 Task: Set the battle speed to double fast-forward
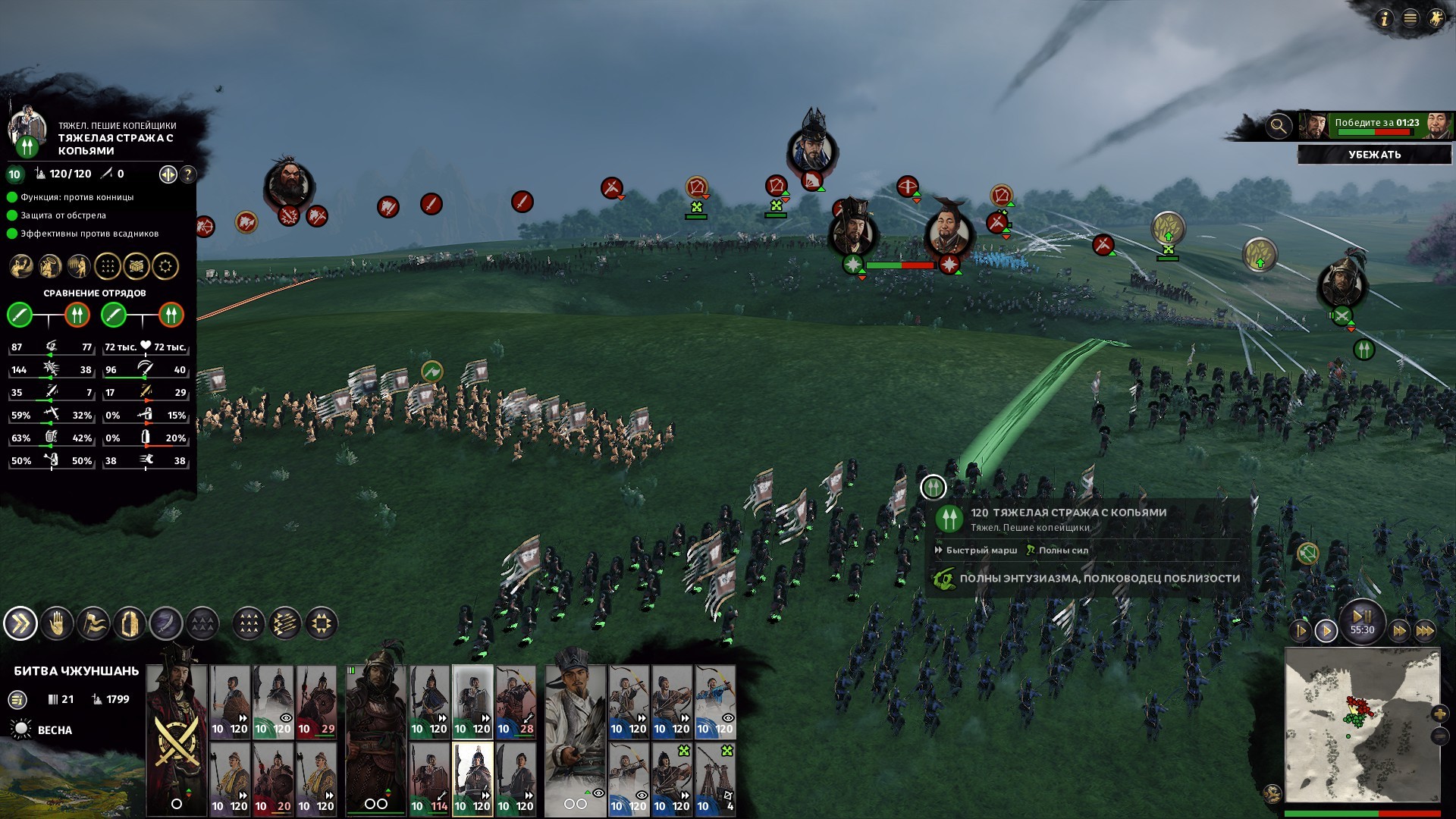coord(1399,630)
